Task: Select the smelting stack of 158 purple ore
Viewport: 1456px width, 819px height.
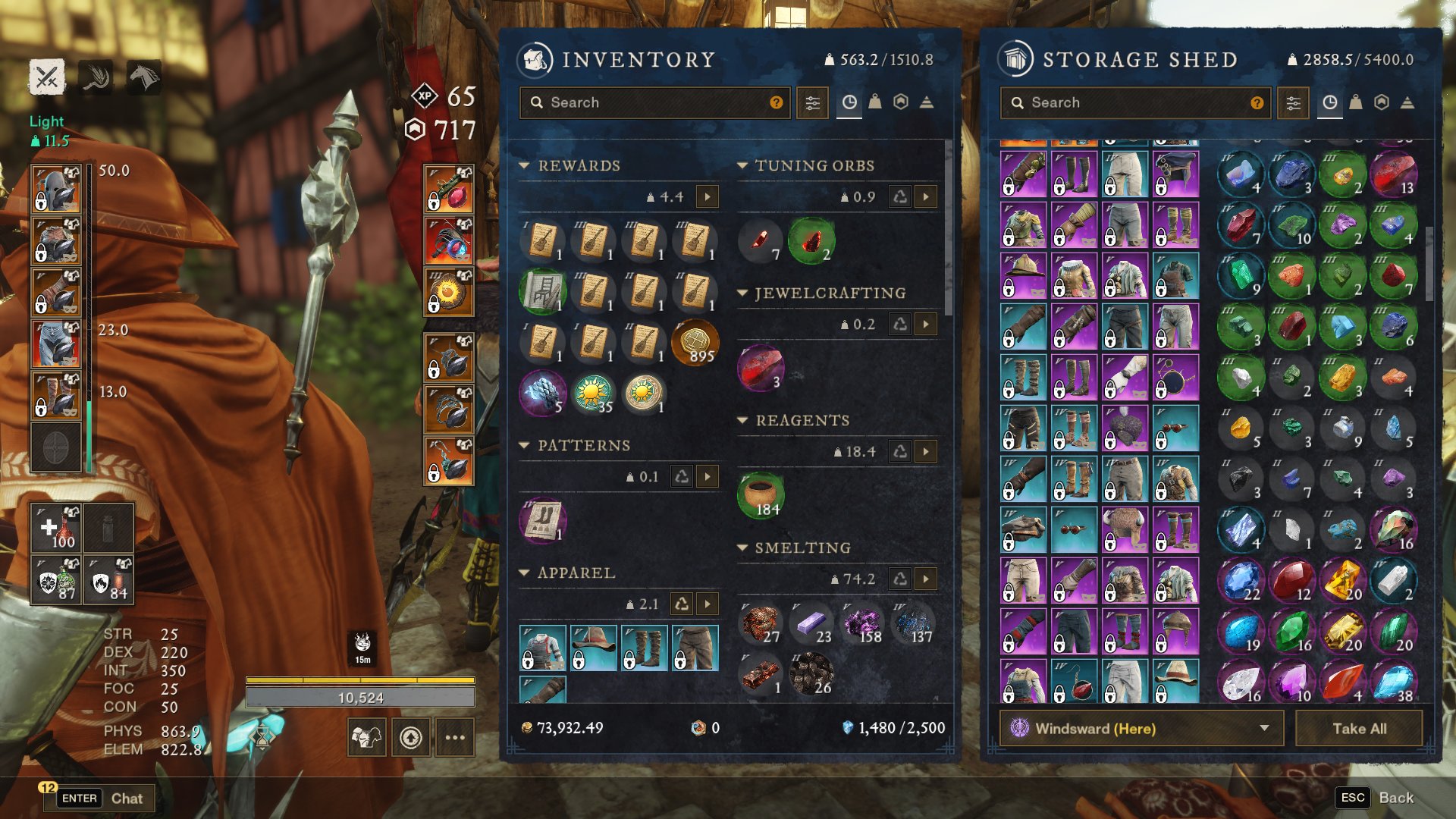Action: click(862, 623)
